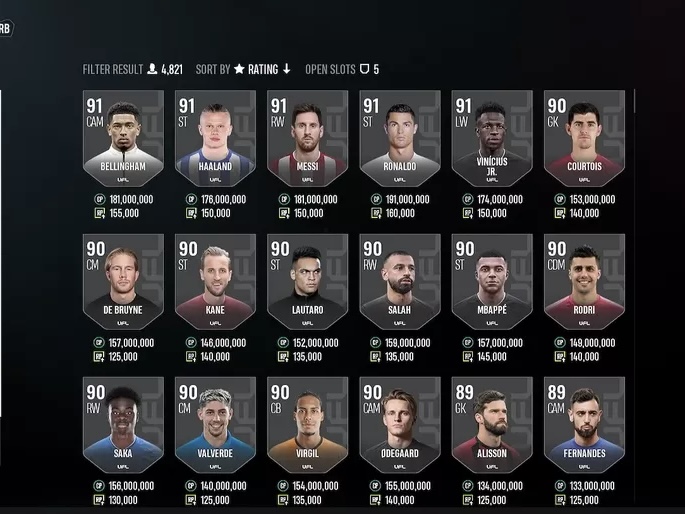Pick the Messi RW card

(307, 138)
